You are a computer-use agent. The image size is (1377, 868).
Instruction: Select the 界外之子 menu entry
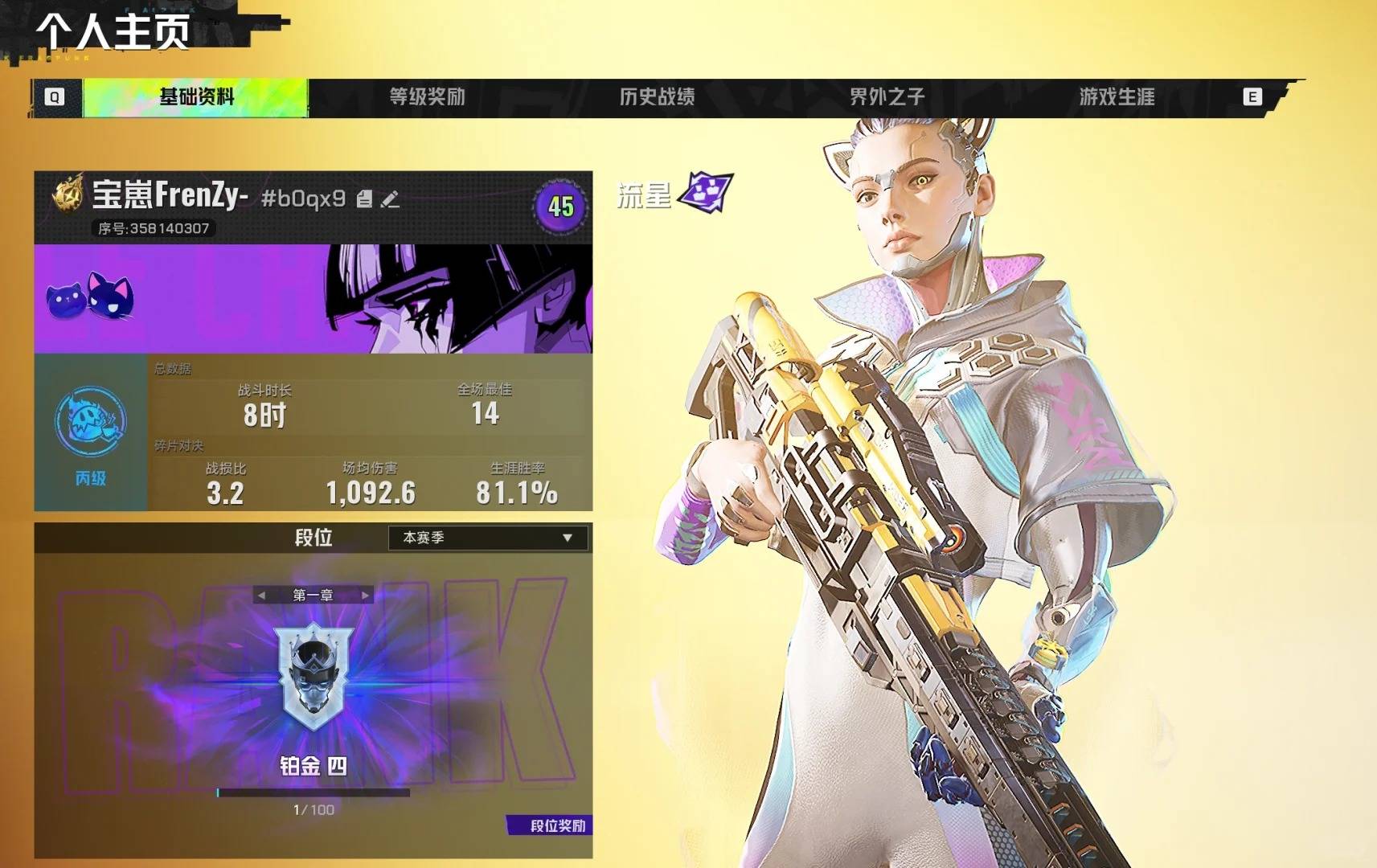(887, 94)
